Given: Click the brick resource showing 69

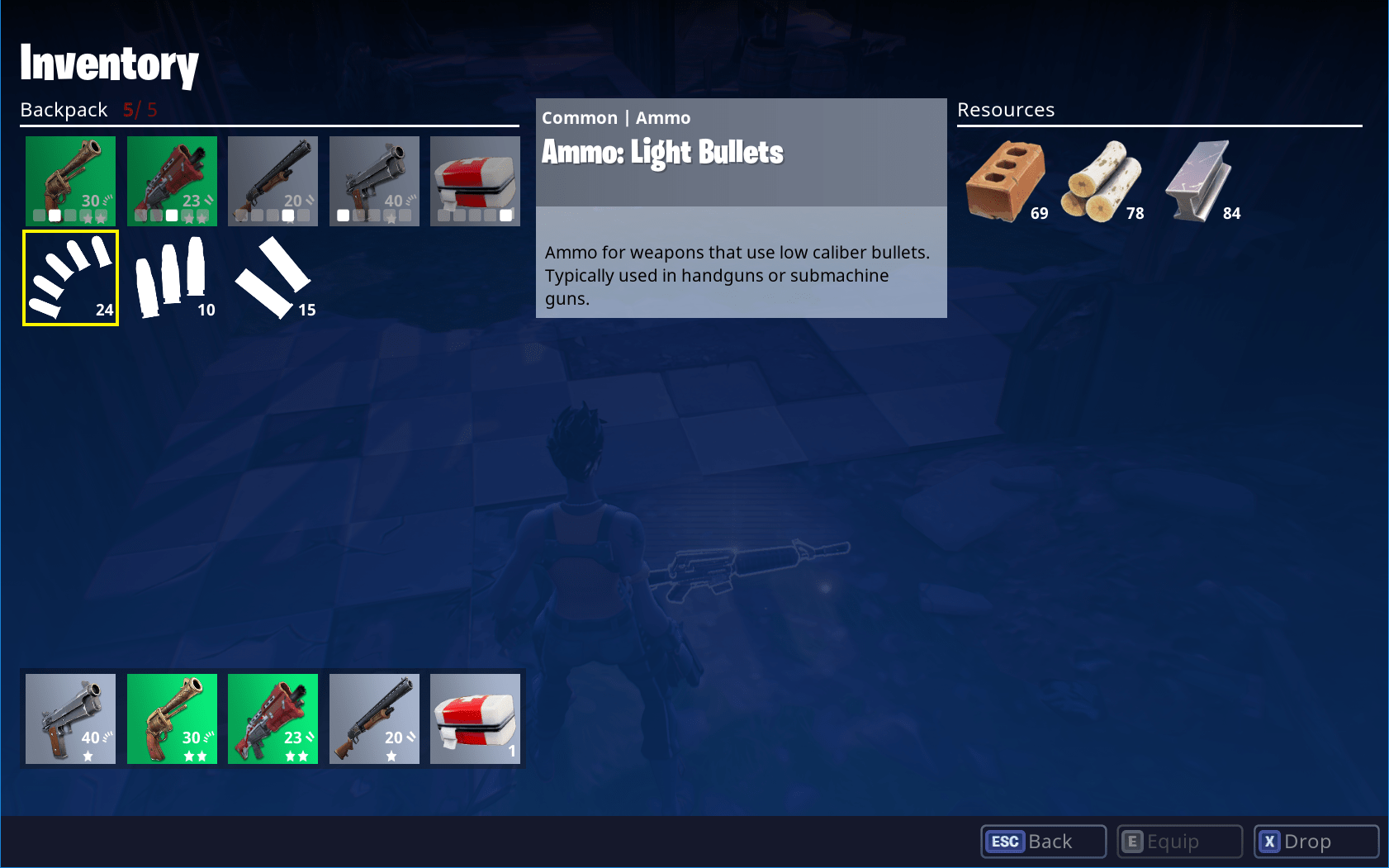Looking at the screenshot, I should [x=1004, y=178].
